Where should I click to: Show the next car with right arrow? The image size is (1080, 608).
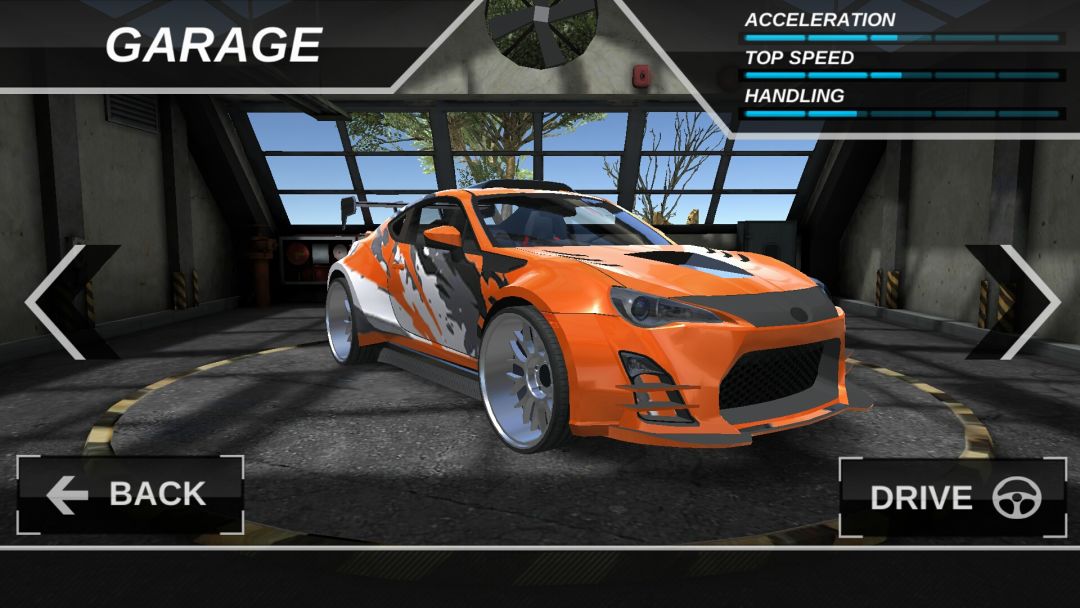click(1022, 302)
